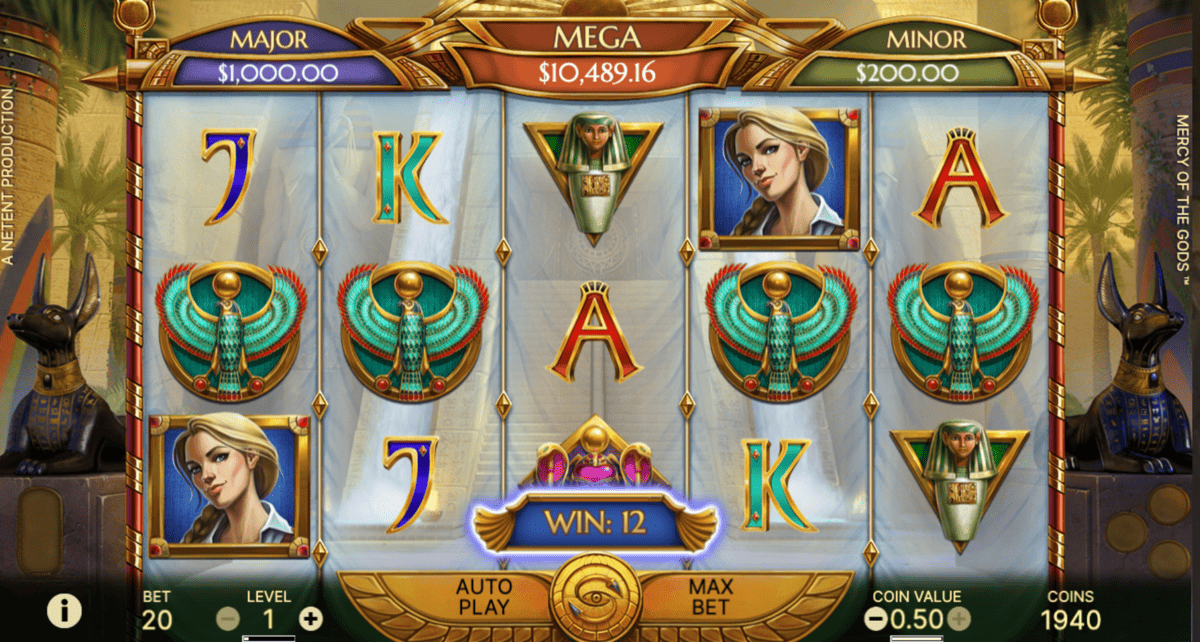Select the Max Bet button
Viewport: 1200px width, 642px height.
(708, 596)
